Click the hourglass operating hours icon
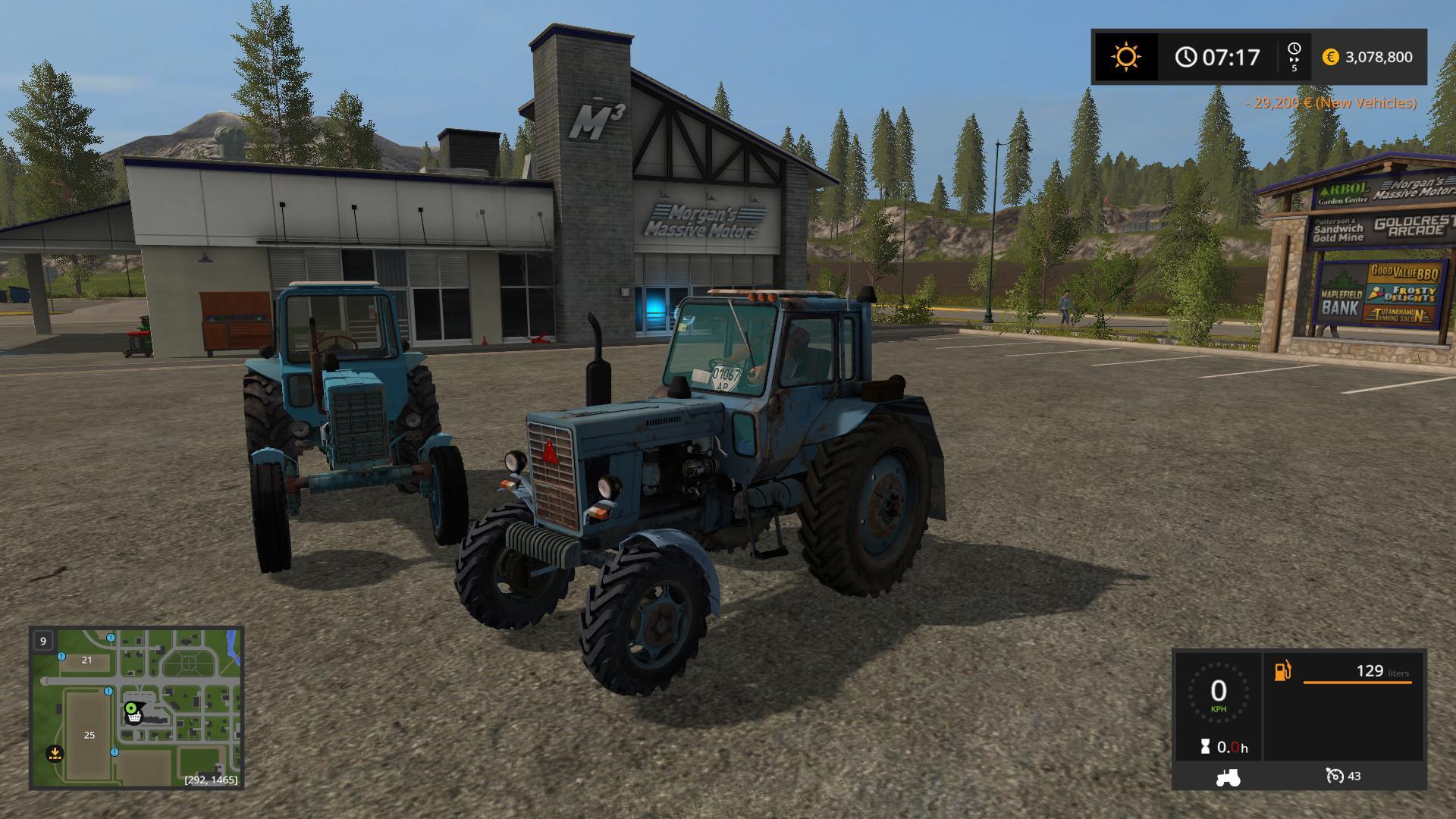 pyautogui.click(x=1205, y=746)
